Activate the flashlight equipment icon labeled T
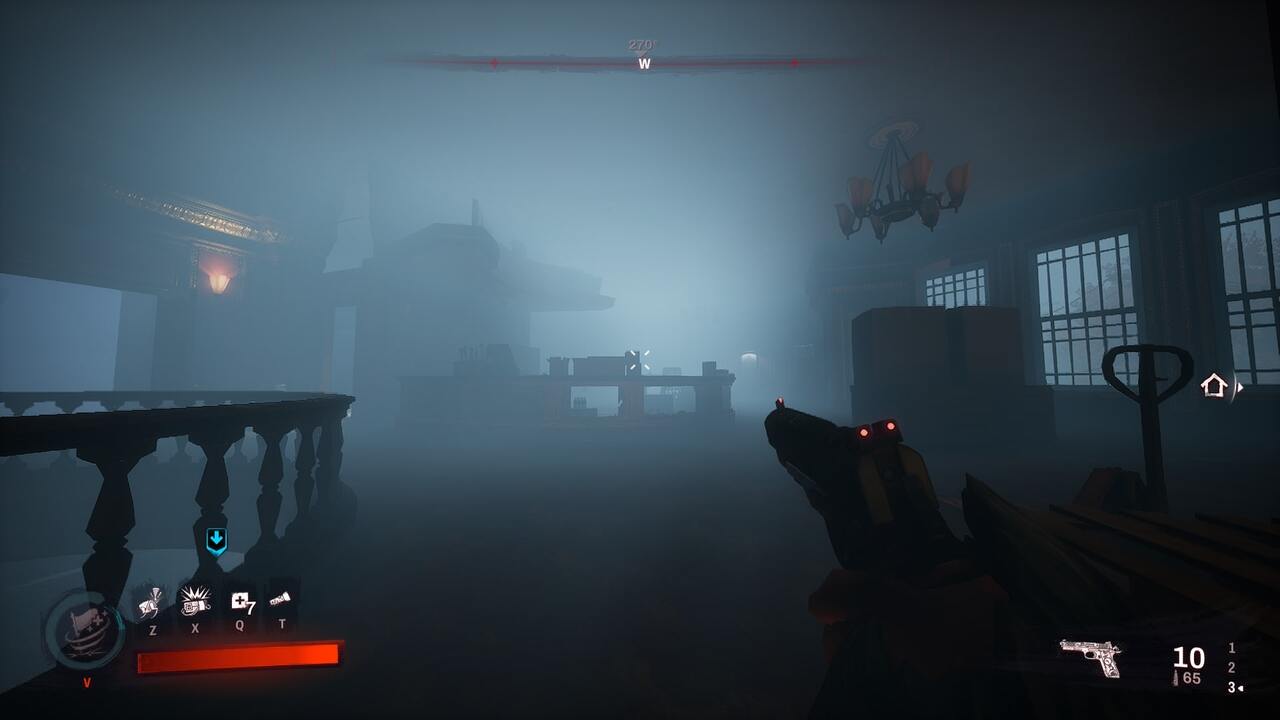The height and width of the screenshot is (720, 1280). [x=278, y=600]
